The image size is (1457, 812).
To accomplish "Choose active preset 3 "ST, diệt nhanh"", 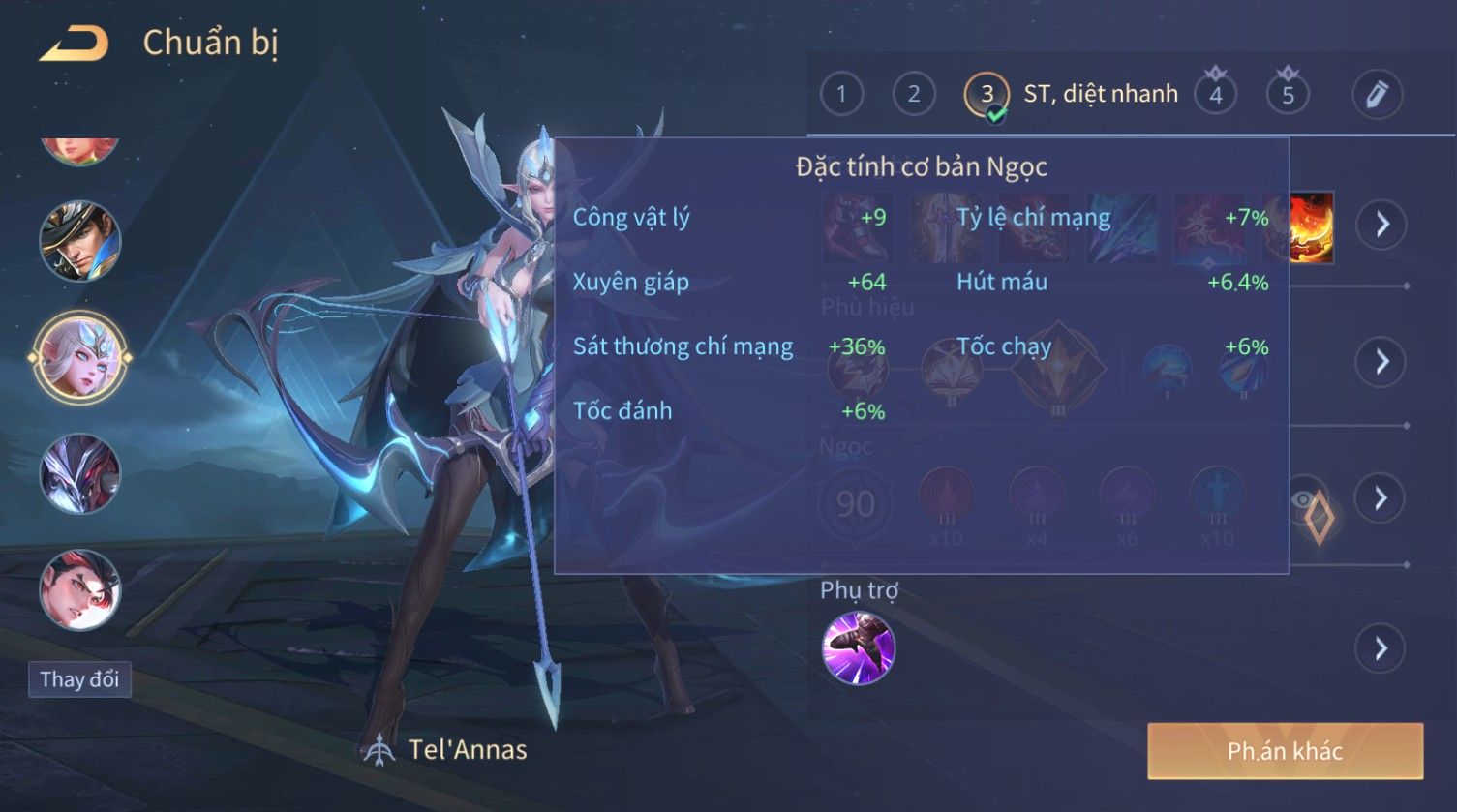I will 987,94.
